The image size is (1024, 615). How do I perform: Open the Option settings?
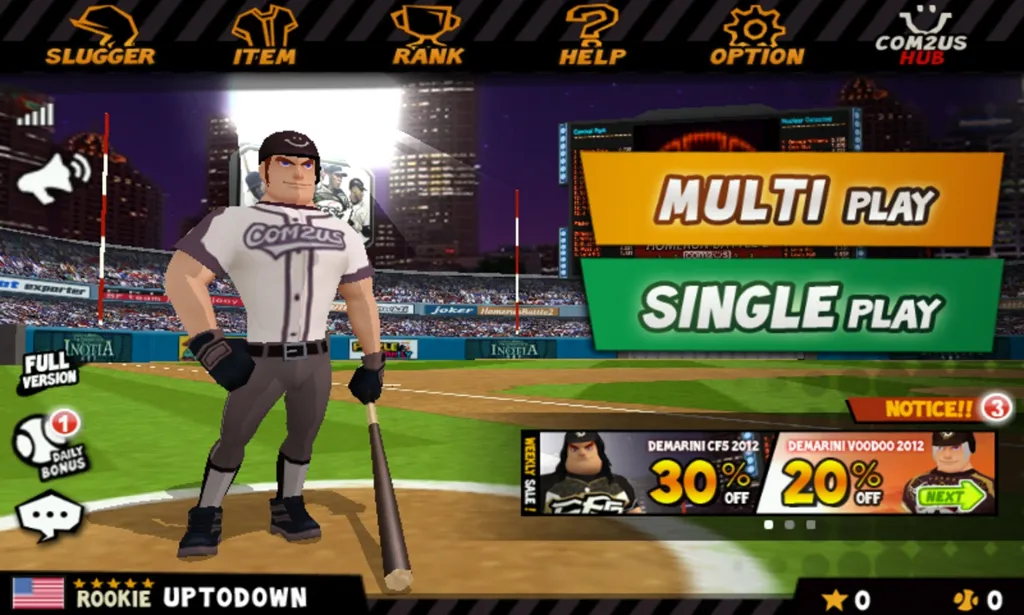[756, 36]
